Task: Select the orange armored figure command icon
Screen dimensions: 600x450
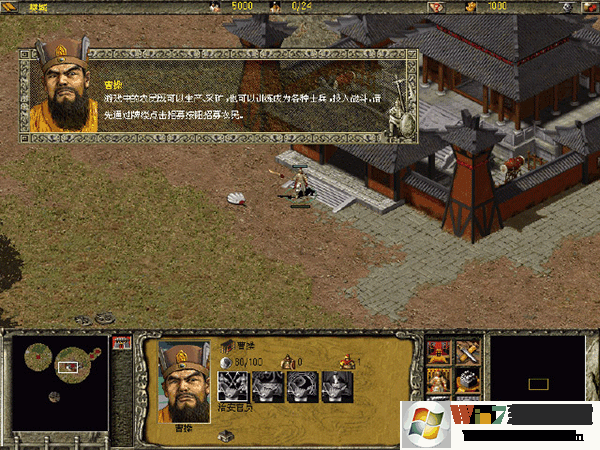Action: click(x=441, y=380)
